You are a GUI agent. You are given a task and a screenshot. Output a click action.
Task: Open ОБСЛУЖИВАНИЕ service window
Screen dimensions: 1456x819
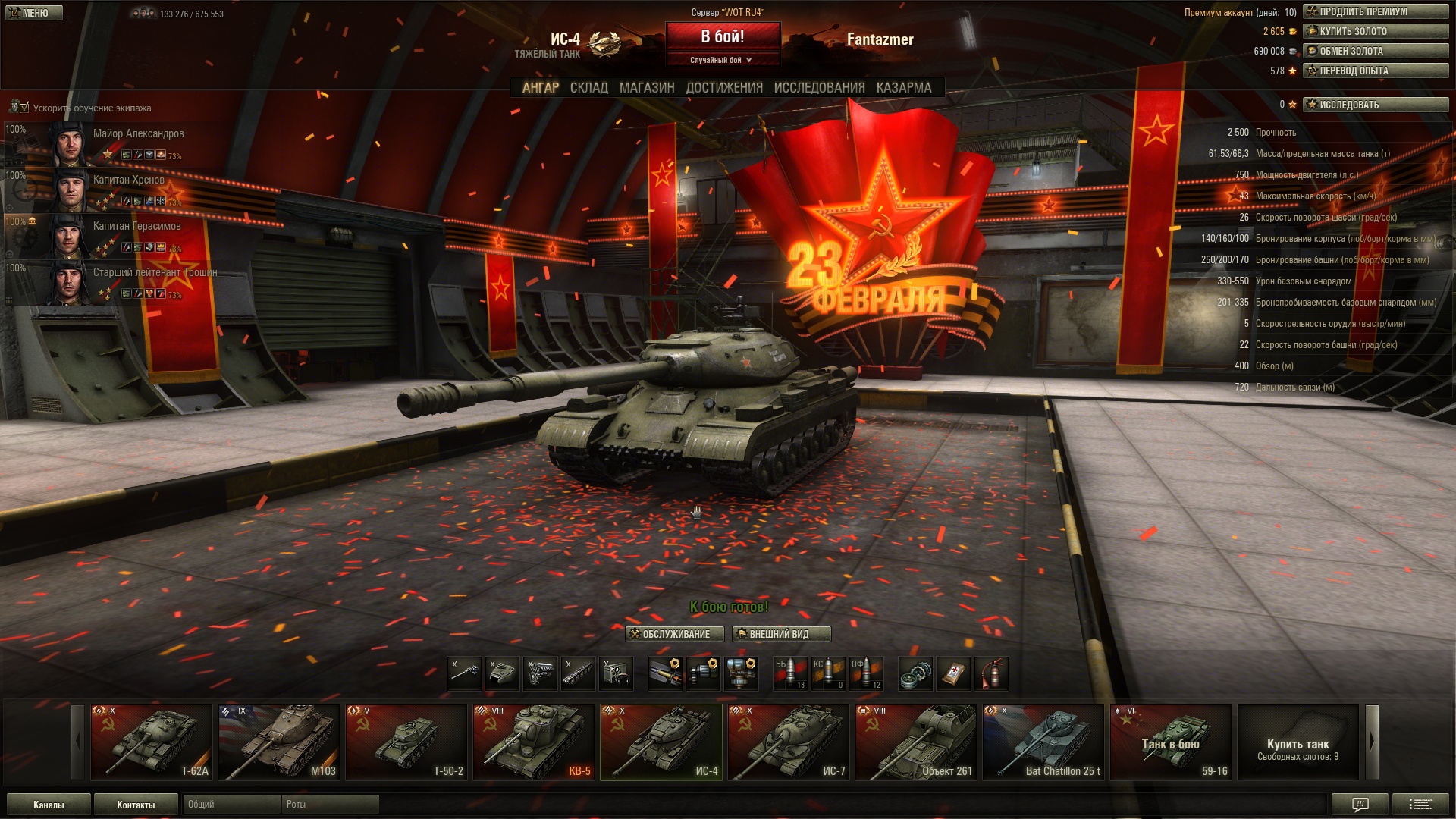coord(674,634)
